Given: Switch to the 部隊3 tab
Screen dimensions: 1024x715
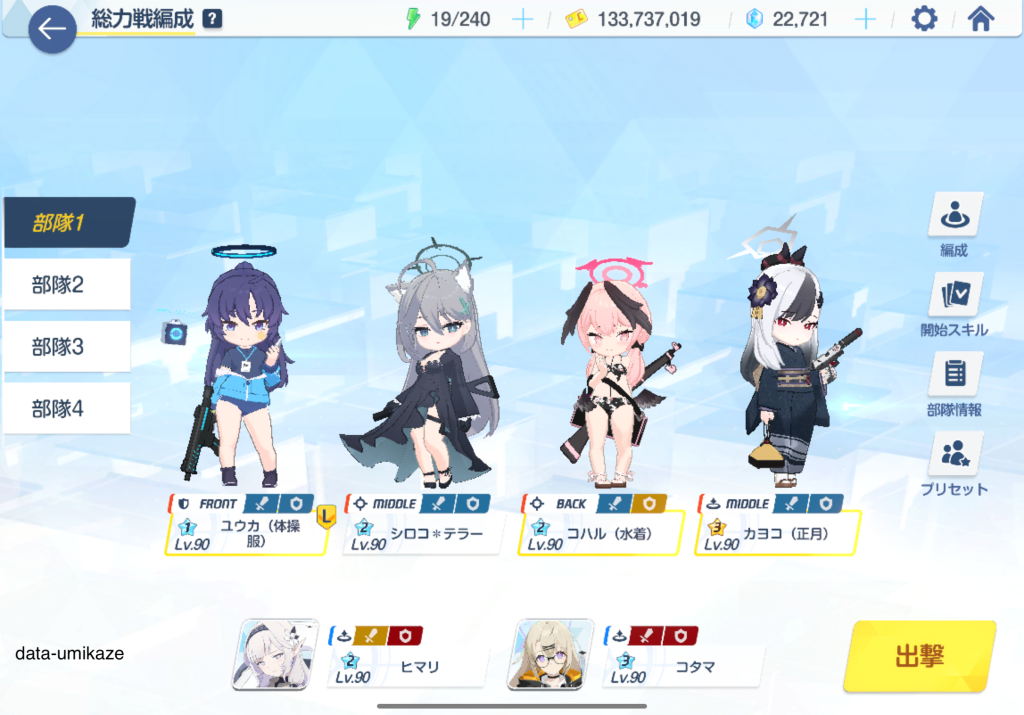Looking at the screenshot, I should pos(68,347).
